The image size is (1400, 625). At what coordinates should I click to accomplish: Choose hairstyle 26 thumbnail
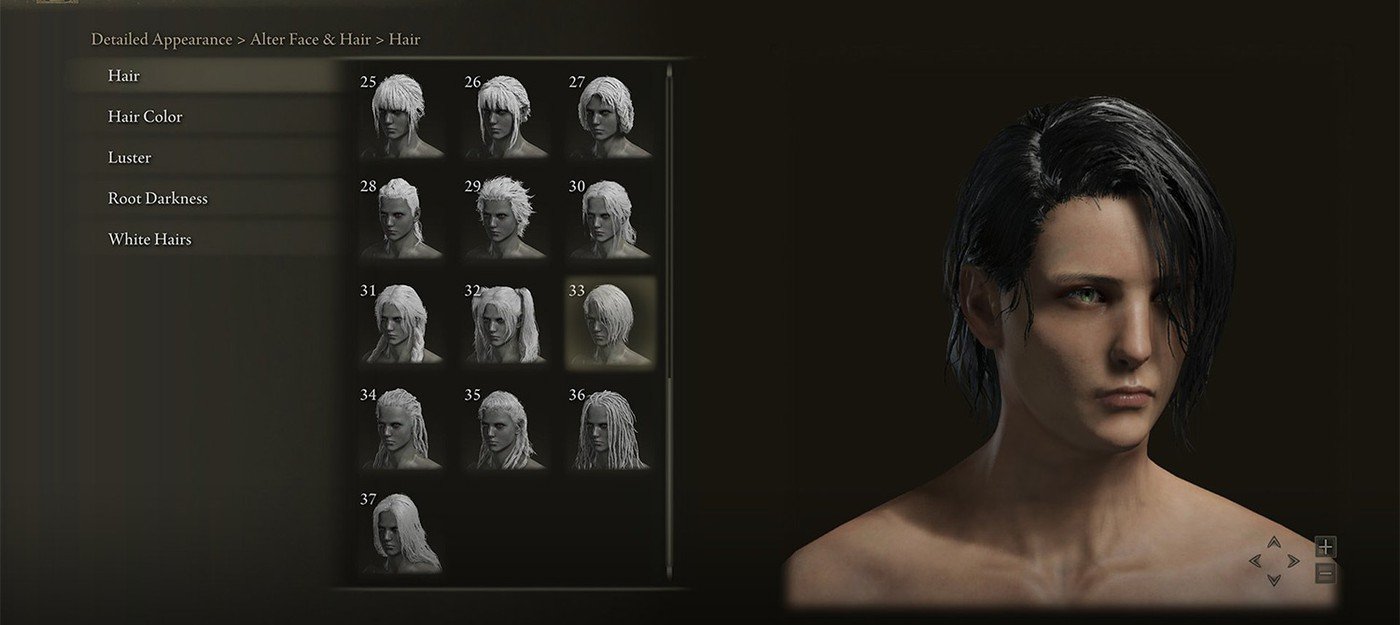(x=505, y=114)
